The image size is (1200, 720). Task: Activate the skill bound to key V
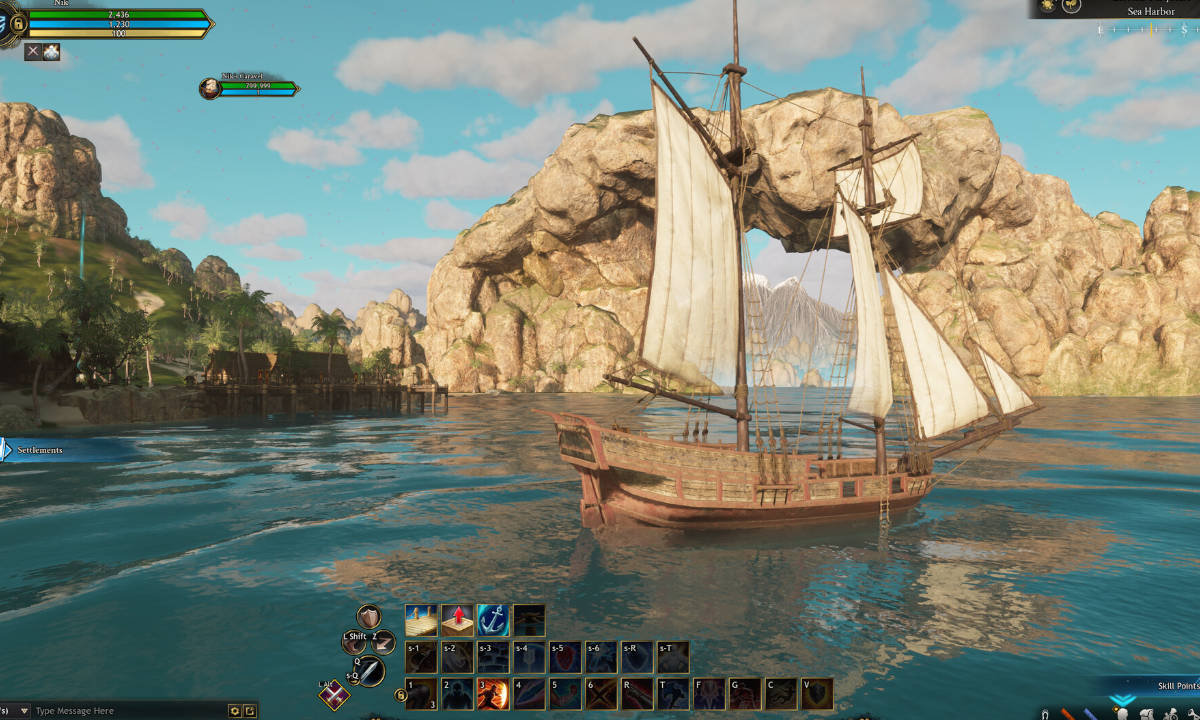pos(817,694)
